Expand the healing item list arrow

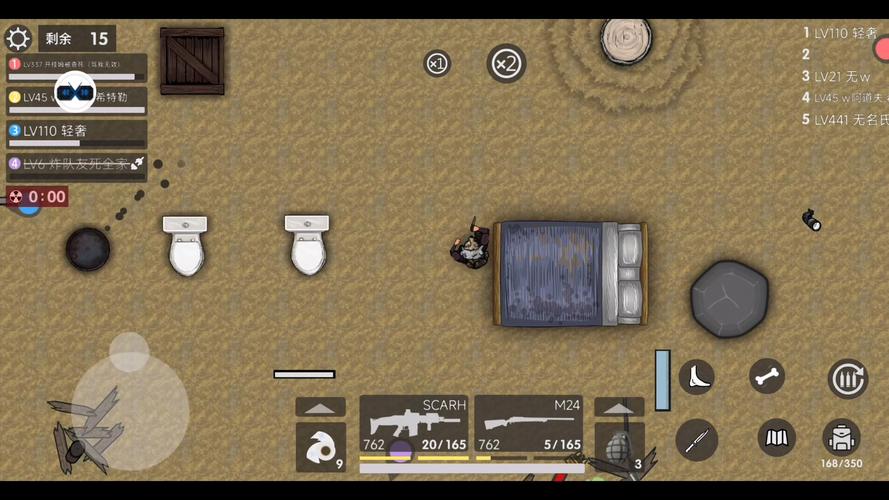pyautogui.click(x=320, y=408)
